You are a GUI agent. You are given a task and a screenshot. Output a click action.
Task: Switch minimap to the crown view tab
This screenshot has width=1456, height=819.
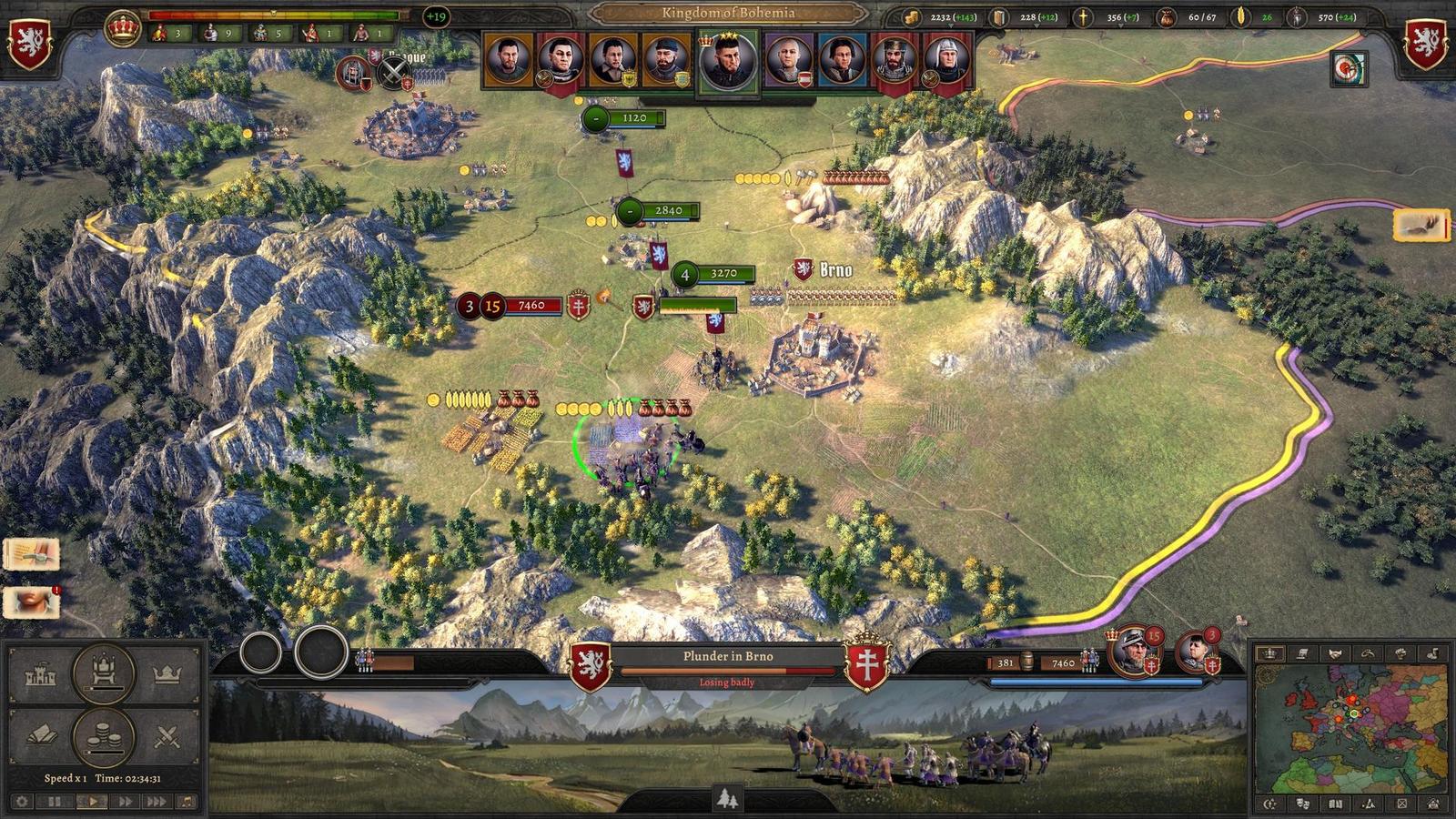pyautogui.click(x=1270, y=653)
